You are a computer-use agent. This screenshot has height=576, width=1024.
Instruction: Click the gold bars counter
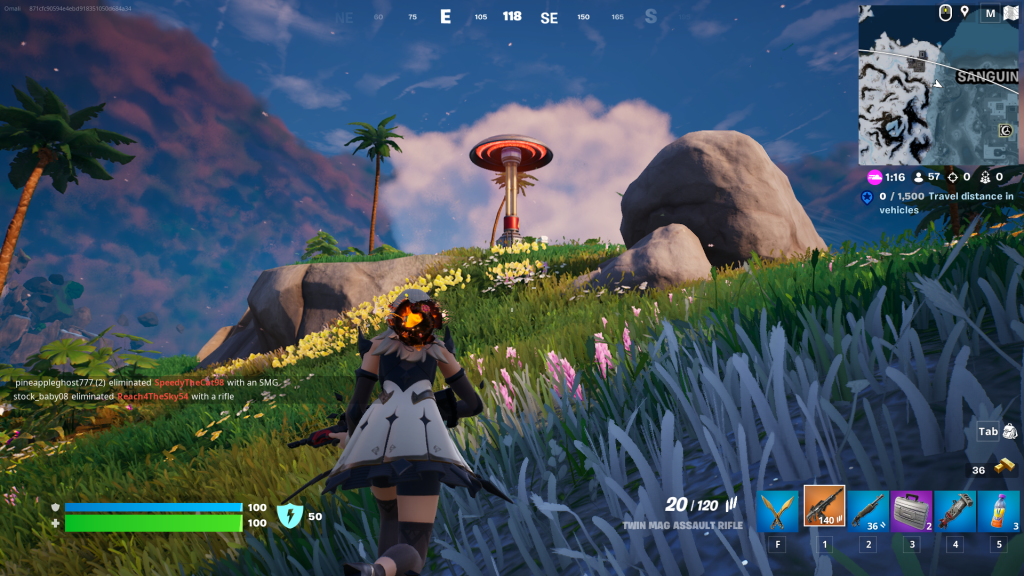[991, 470]
